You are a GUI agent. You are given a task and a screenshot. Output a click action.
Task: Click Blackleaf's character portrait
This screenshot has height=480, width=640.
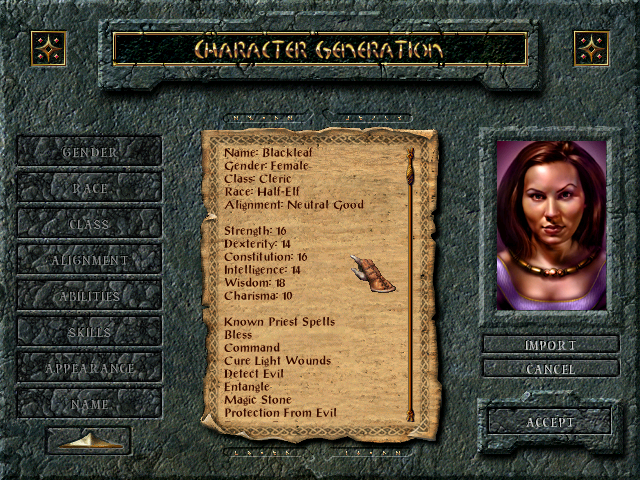tap(551, 225)
